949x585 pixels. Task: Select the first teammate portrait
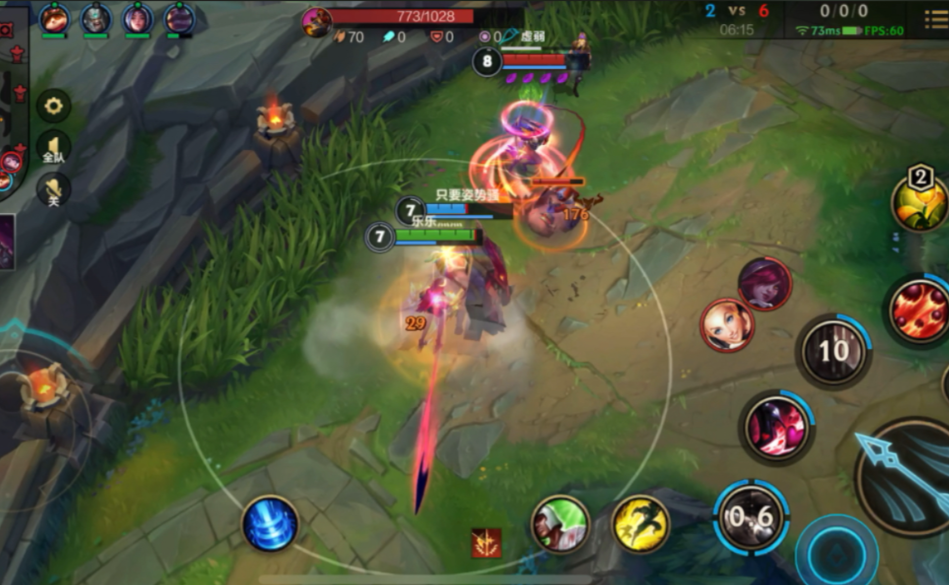tap(54, 18)
